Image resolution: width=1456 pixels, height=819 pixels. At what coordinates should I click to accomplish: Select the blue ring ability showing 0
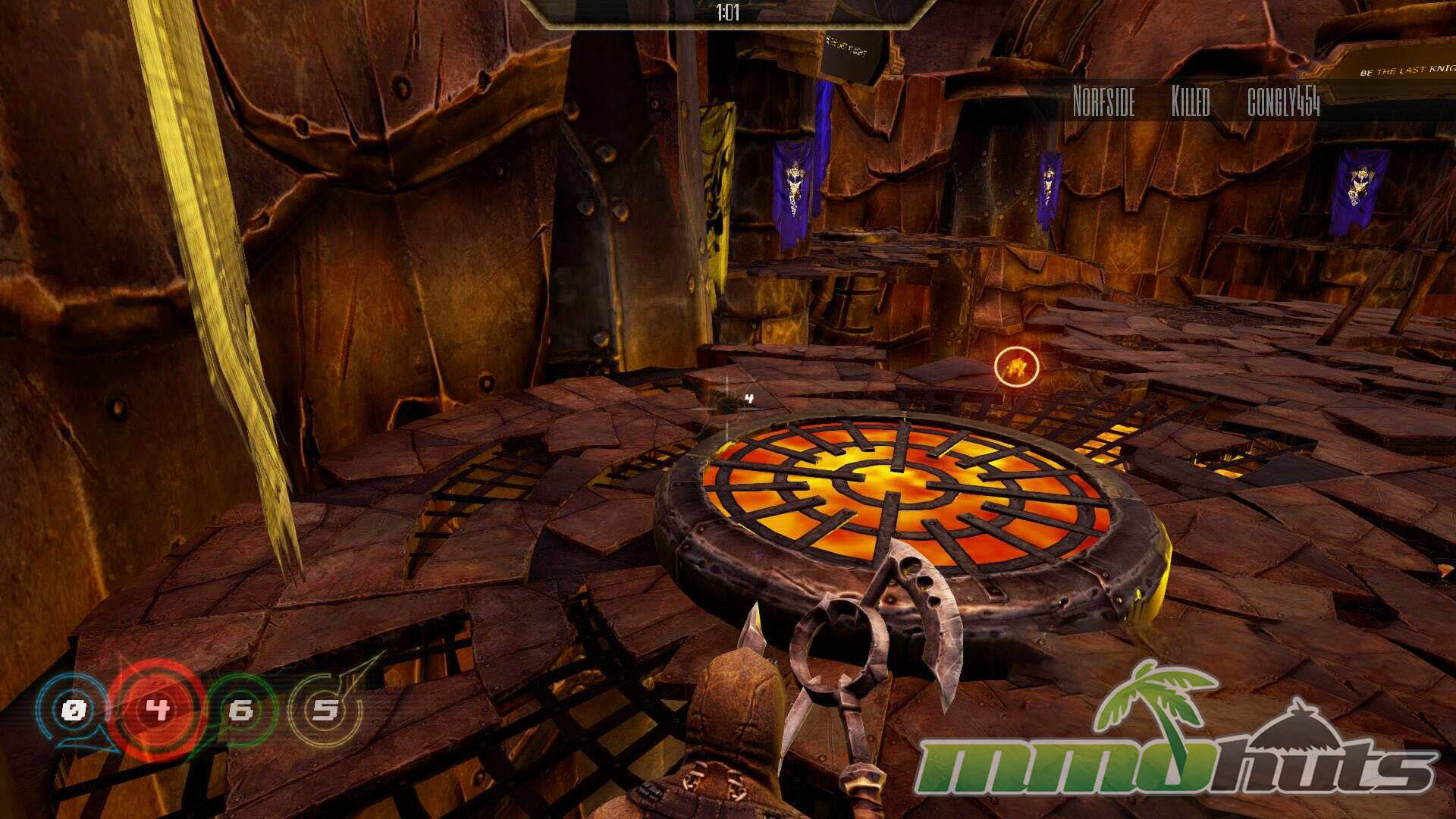tap(74, 711)
